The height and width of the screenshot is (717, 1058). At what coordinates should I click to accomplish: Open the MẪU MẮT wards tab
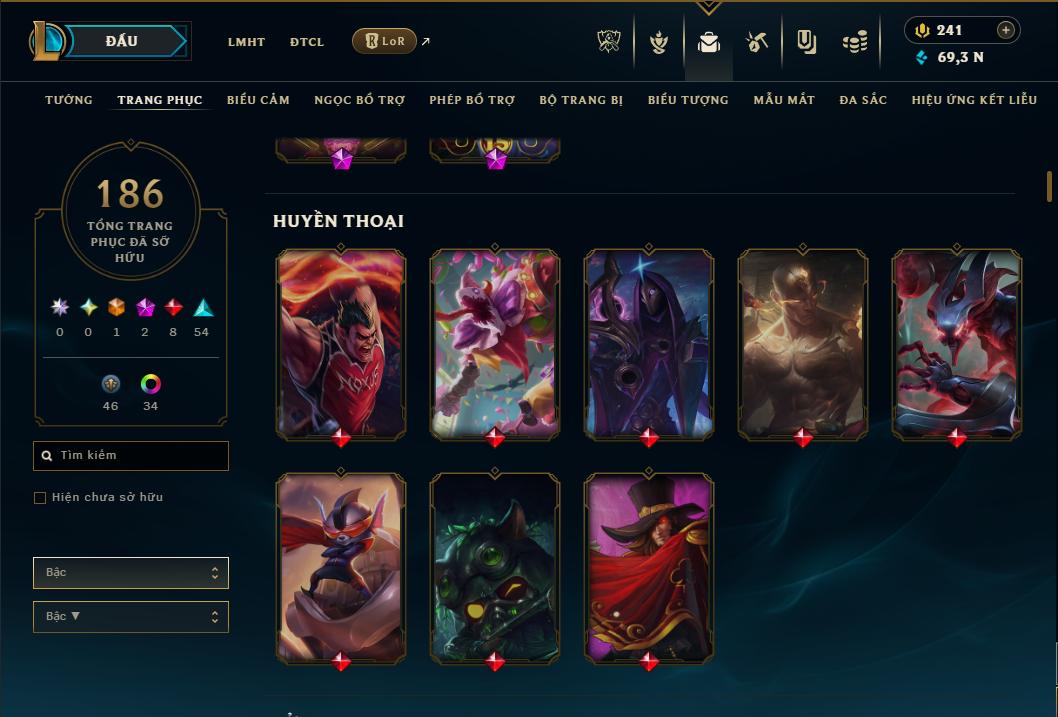pyautogui.click(x=784, y=100)
